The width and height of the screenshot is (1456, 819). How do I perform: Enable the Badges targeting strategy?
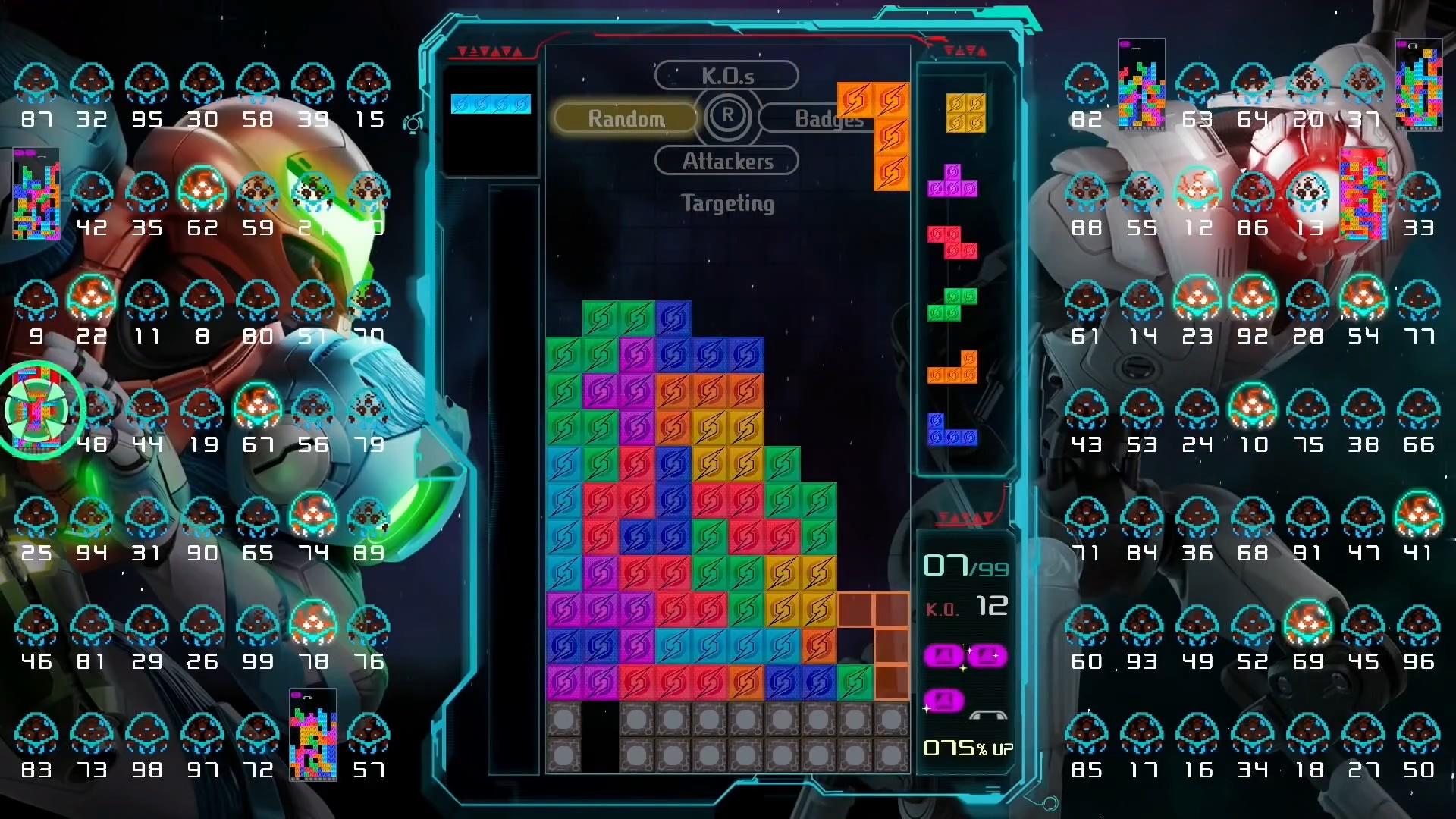coord(830,118)
